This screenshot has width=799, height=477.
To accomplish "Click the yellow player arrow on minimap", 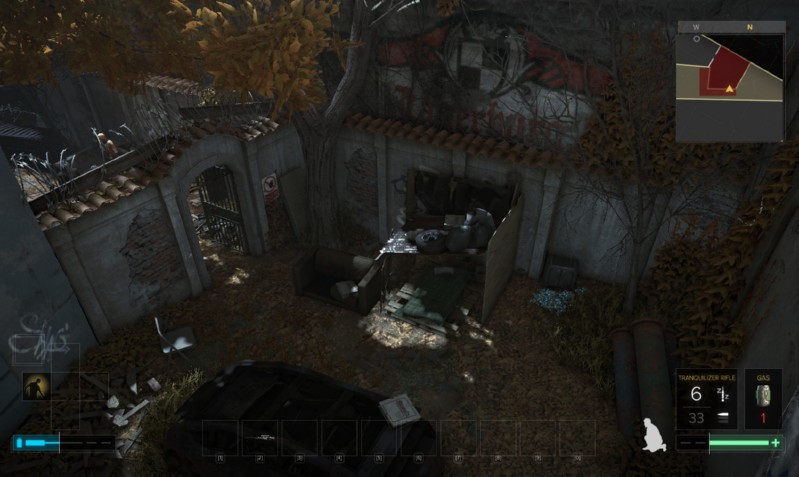I will 730,90.
